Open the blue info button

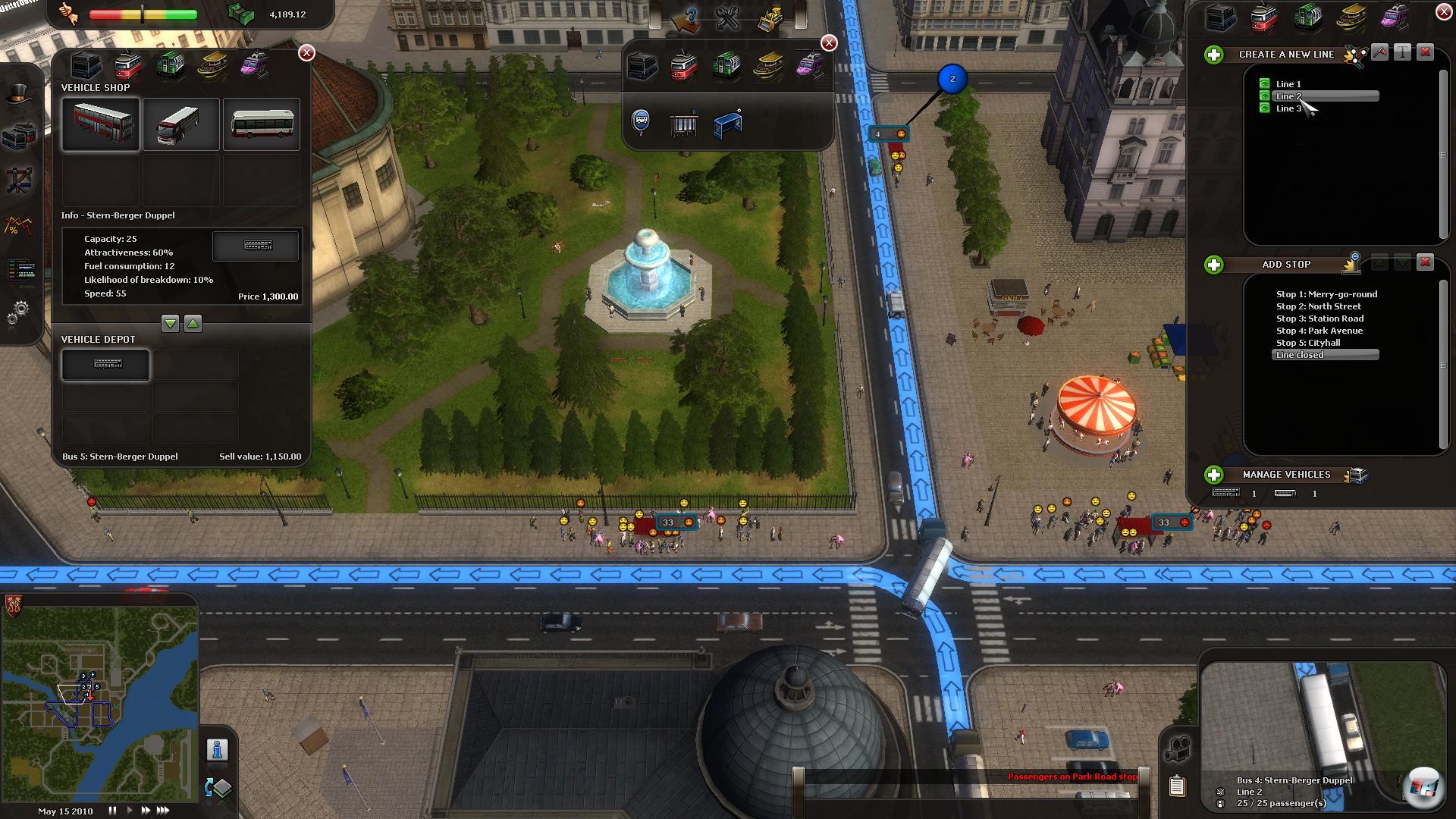pyautogui.click(x=218, y=750)
